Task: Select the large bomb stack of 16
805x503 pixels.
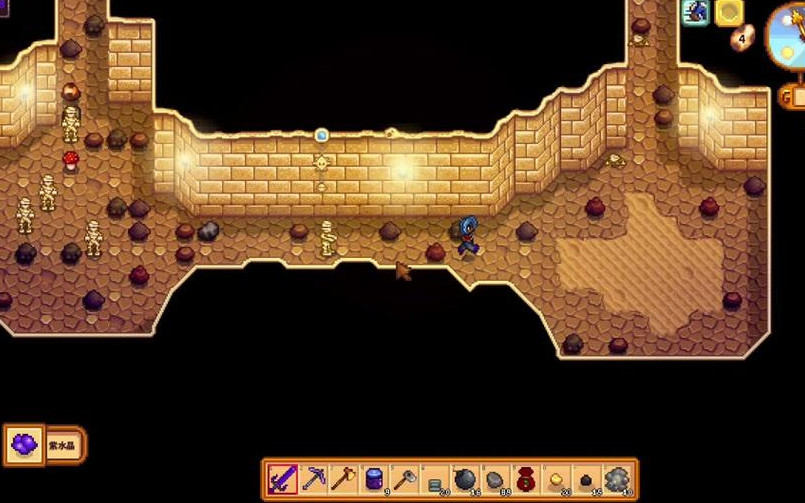Action: [x=465, y=479]
